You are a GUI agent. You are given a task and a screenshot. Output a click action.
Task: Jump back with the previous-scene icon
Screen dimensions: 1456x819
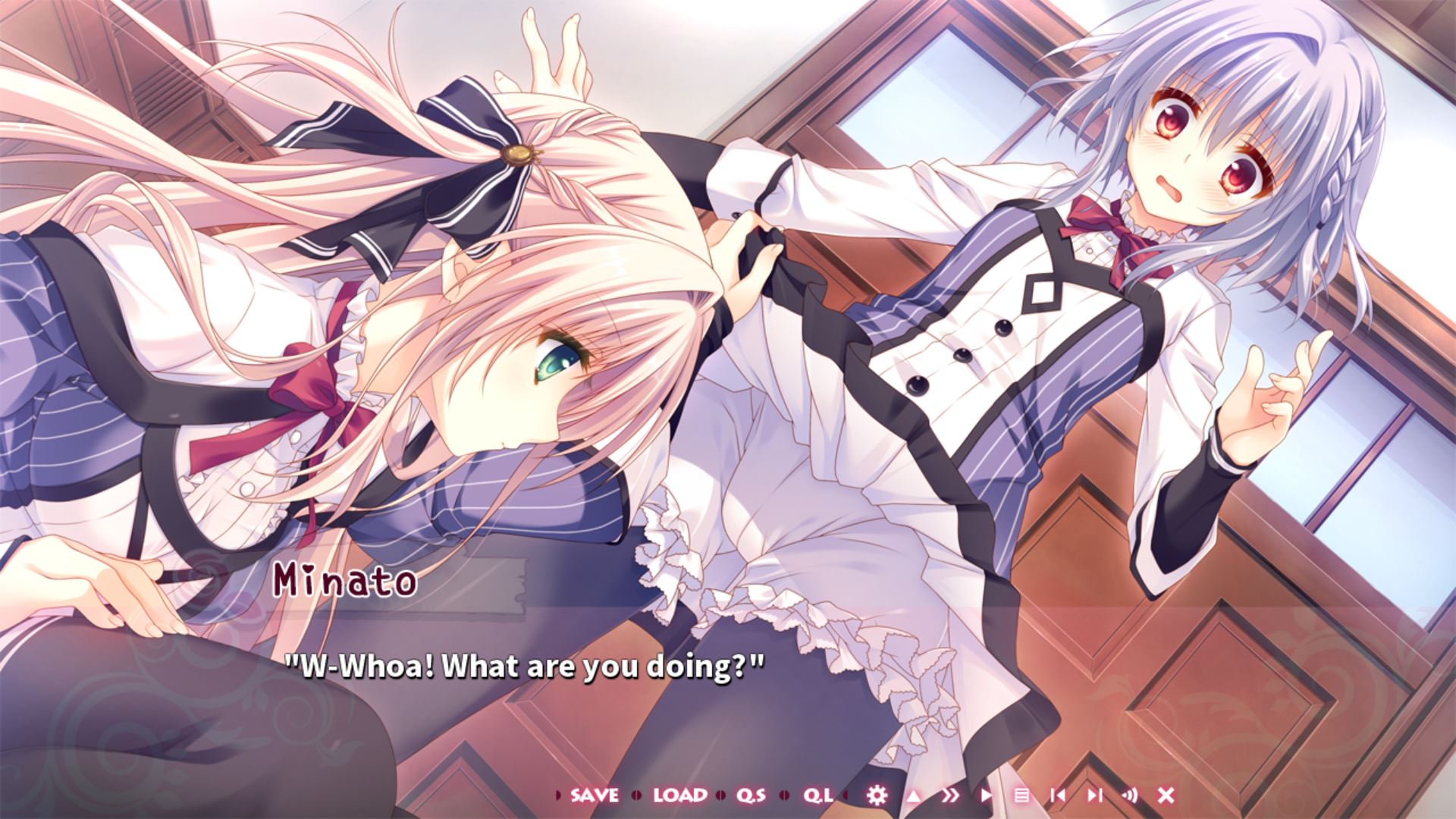point(1058,795)
